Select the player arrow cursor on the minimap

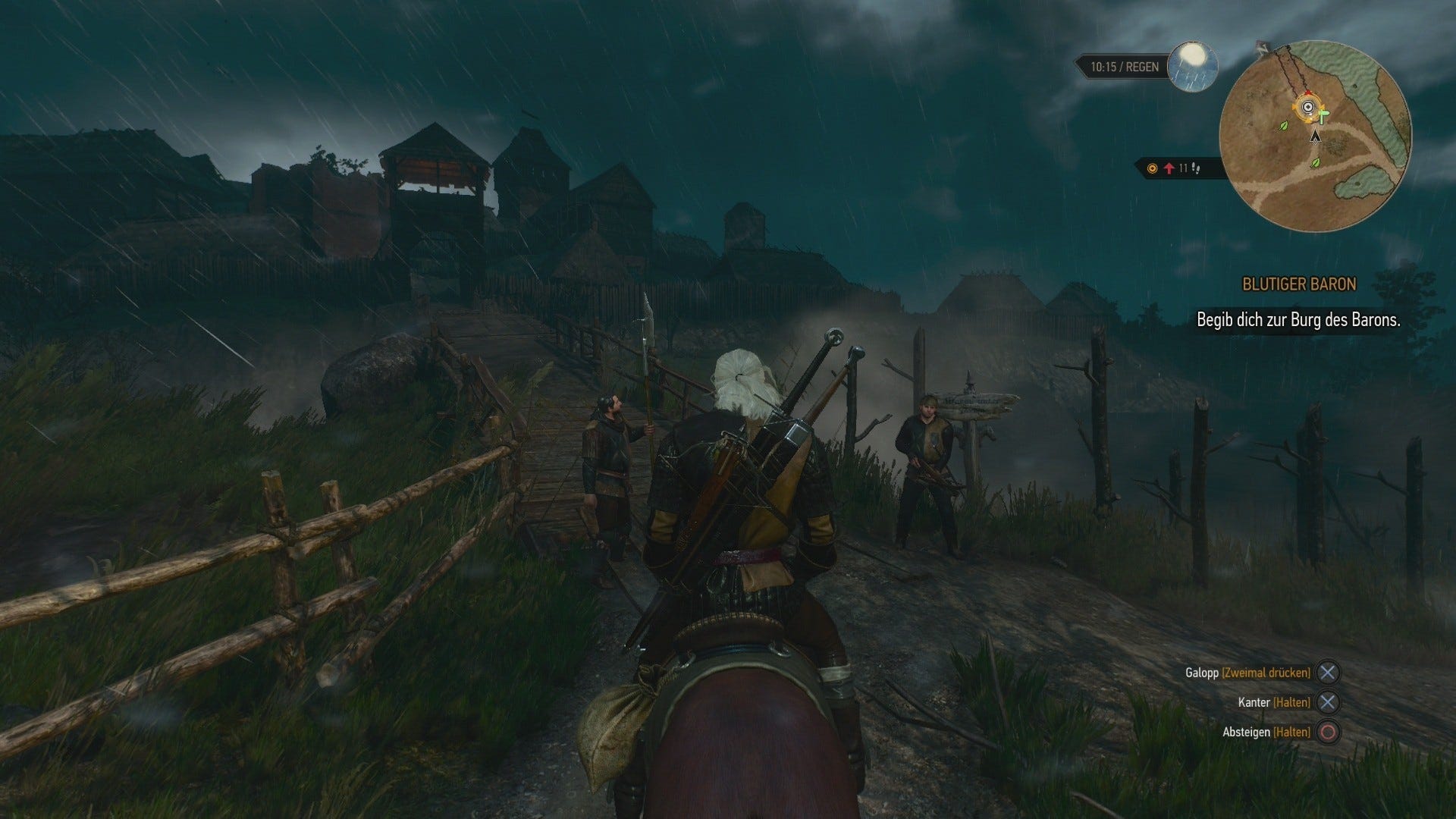coord(1315,138)
